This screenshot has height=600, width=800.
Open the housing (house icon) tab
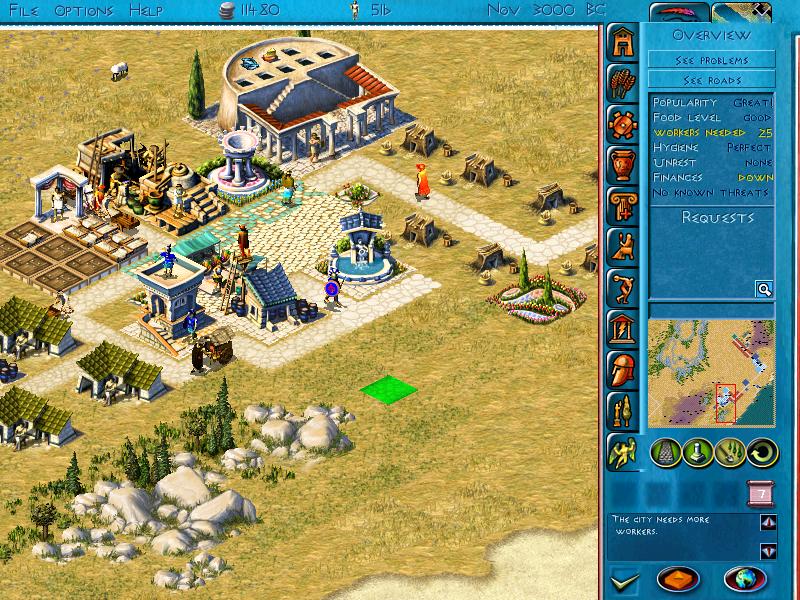coord(625,42)
